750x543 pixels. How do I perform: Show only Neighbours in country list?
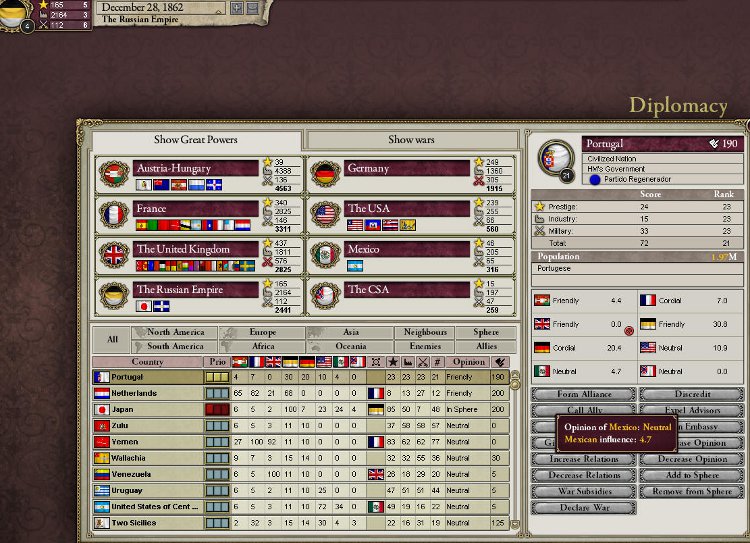click(424, 332)
